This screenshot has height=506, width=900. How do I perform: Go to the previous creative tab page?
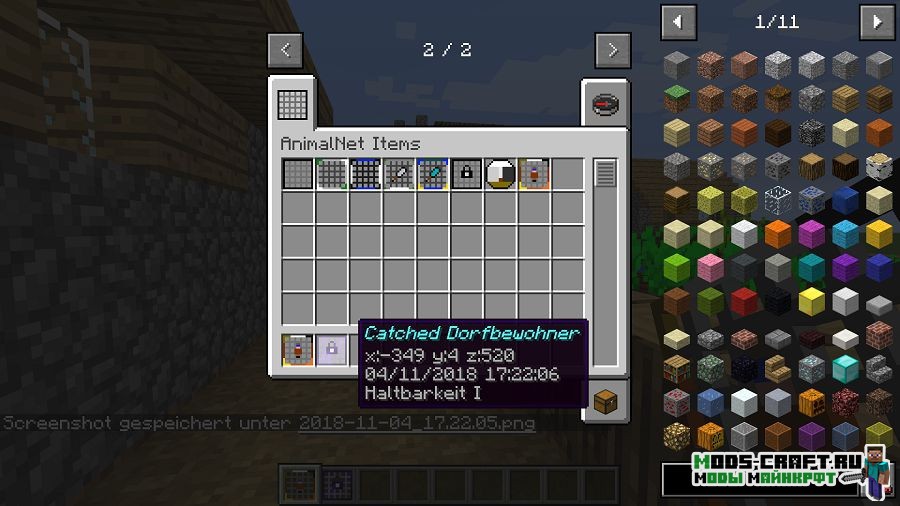(x=286, y=49)
